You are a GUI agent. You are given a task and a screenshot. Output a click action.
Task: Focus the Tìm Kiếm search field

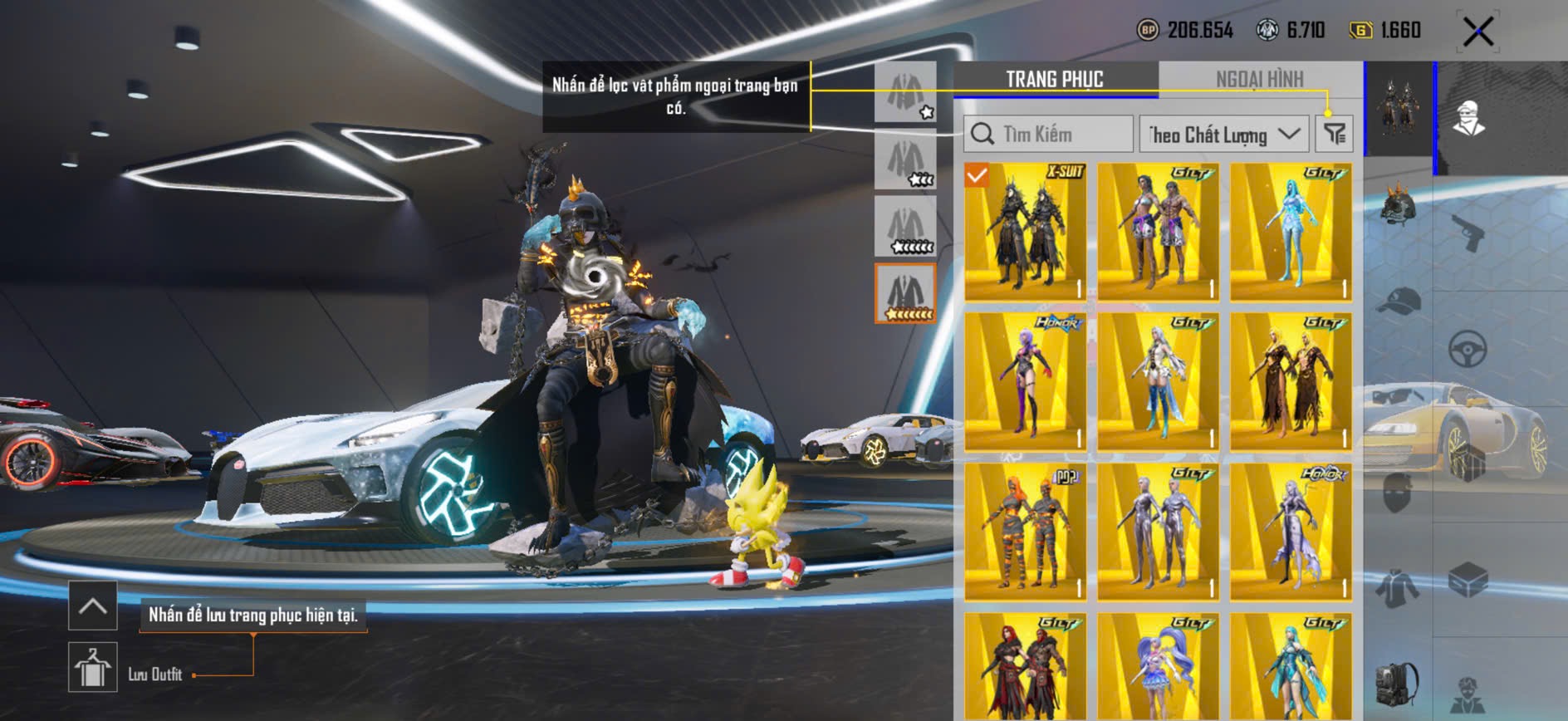[x=1049, y=134]
